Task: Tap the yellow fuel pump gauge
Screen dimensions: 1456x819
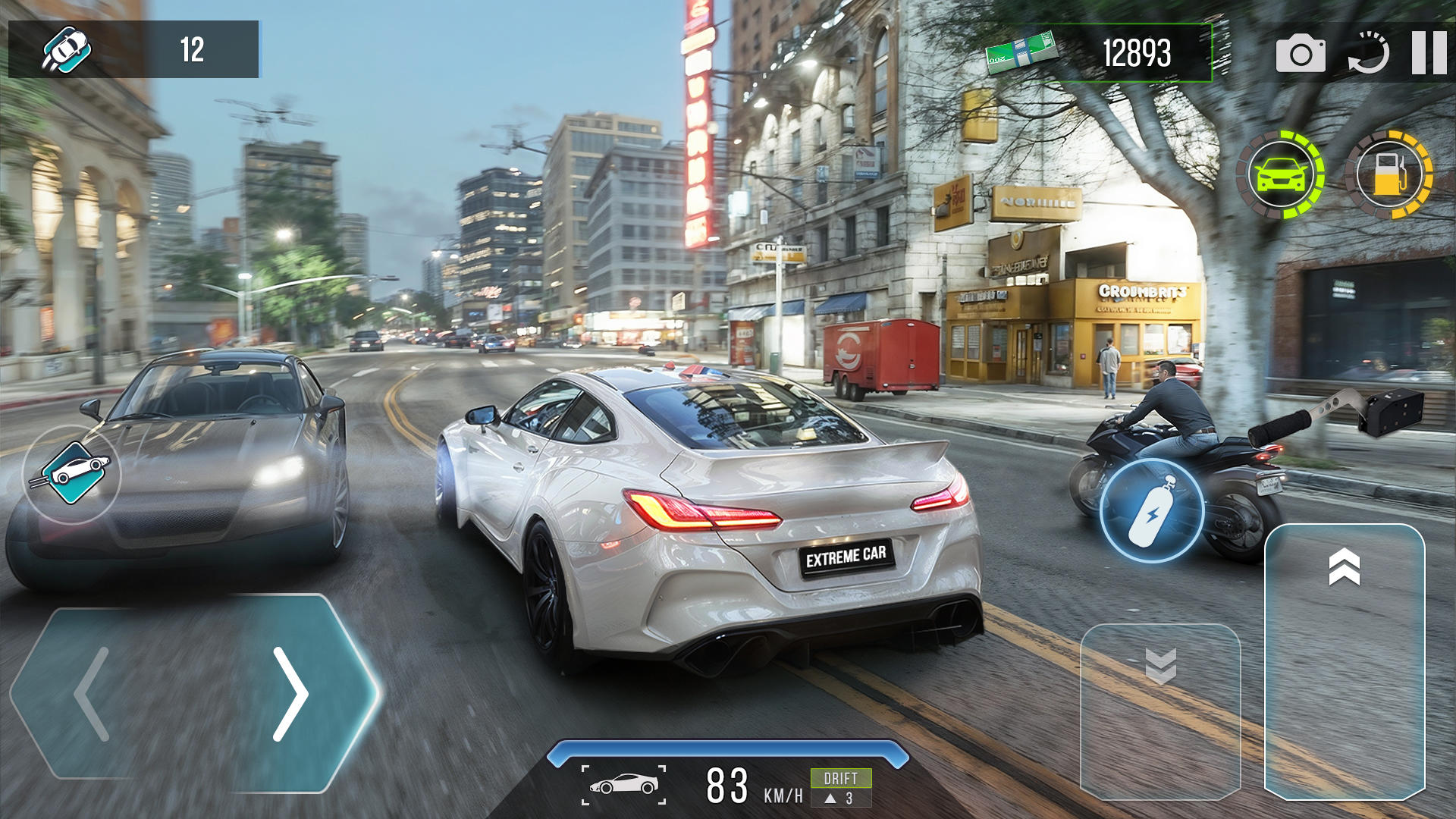Action: coord(1389,175)
